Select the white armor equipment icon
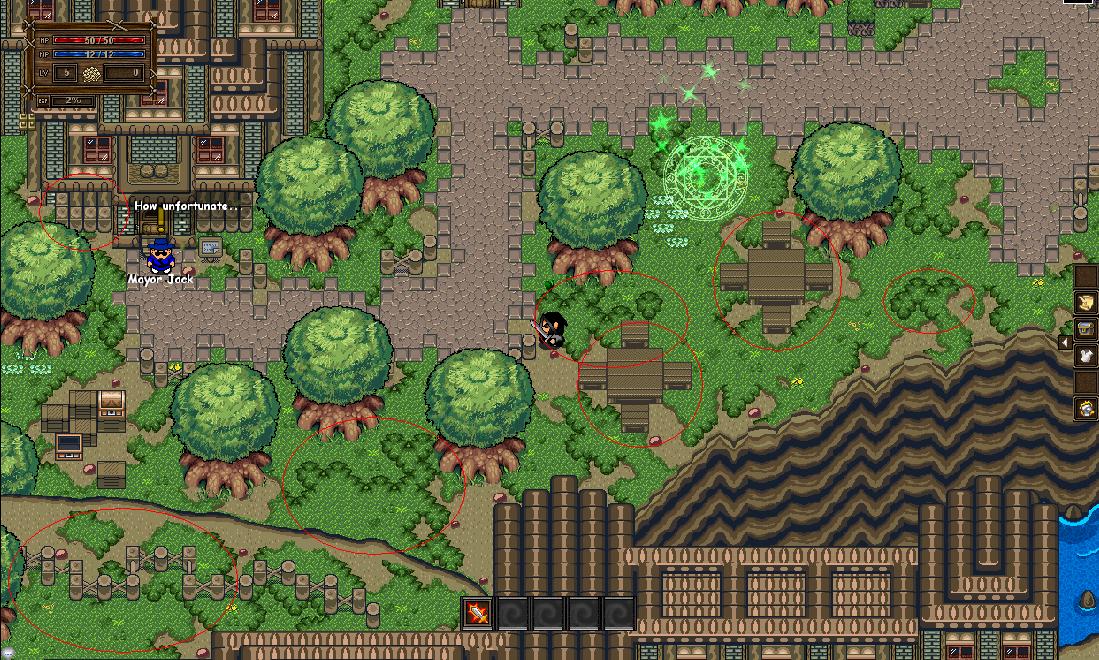1099x660 pixels. click(x=1085, y=356)
